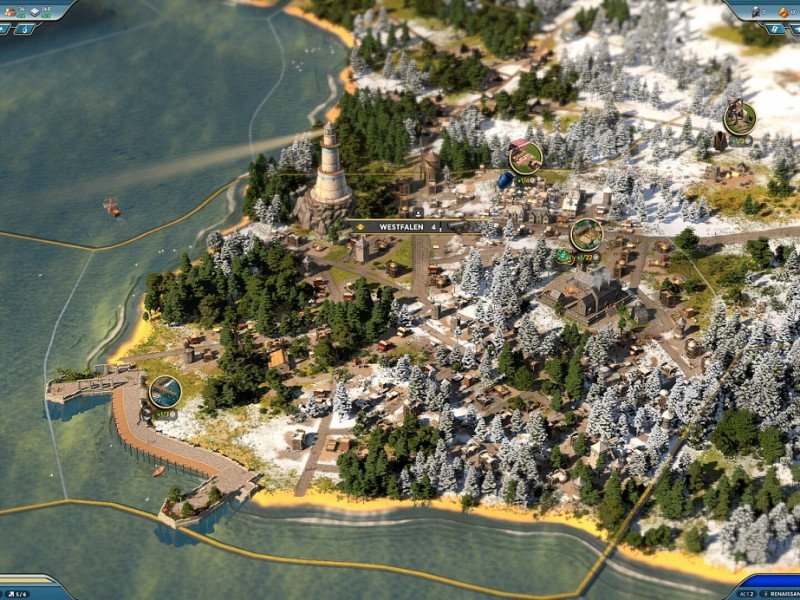Image resolution: width=800 pixels, height=600 pixels.
Task: Select the harbor dock improvement badge
Action: tap(165, 391)
